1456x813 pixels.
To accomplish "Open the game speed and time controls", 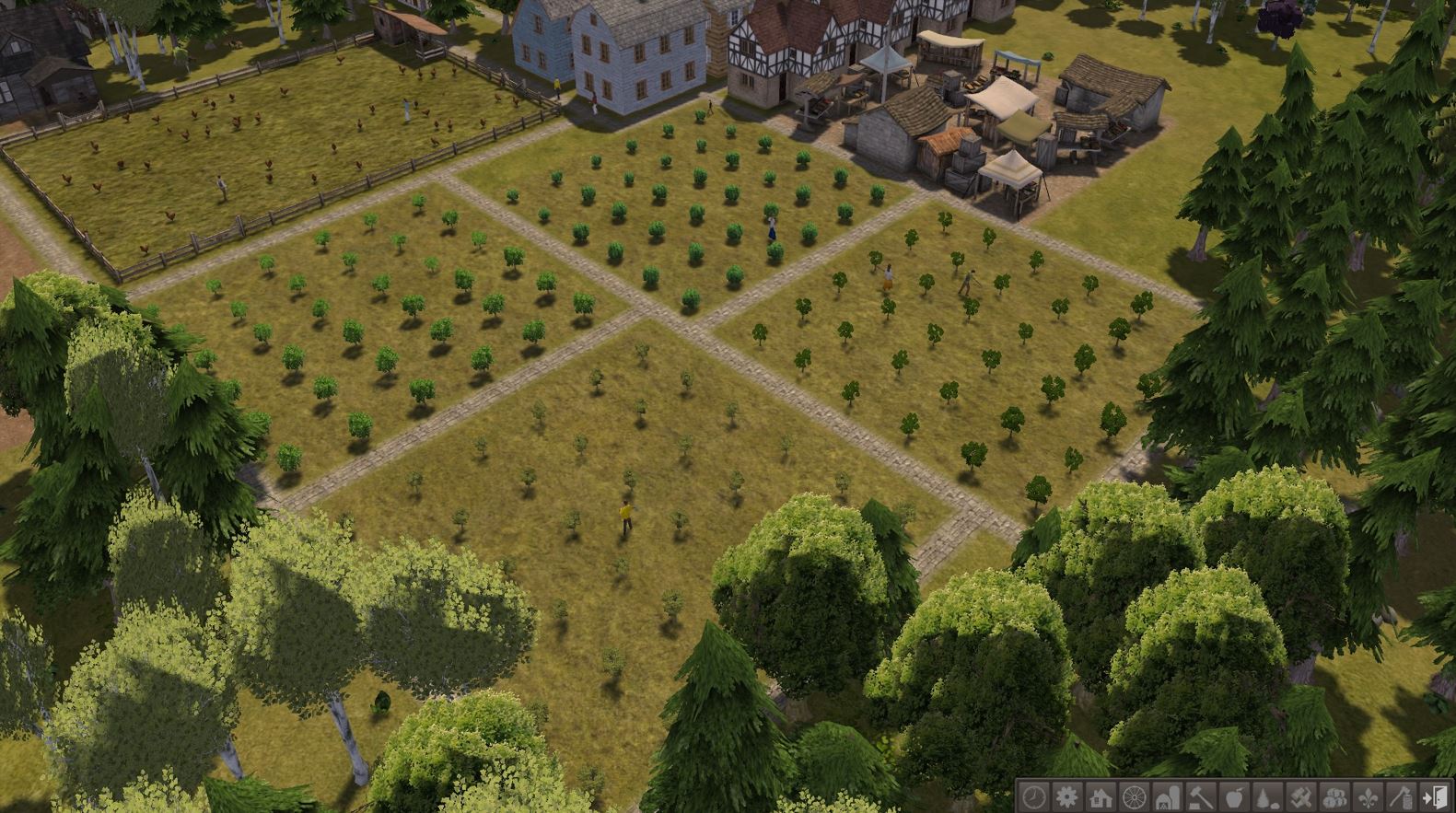I will point(1033,797).
